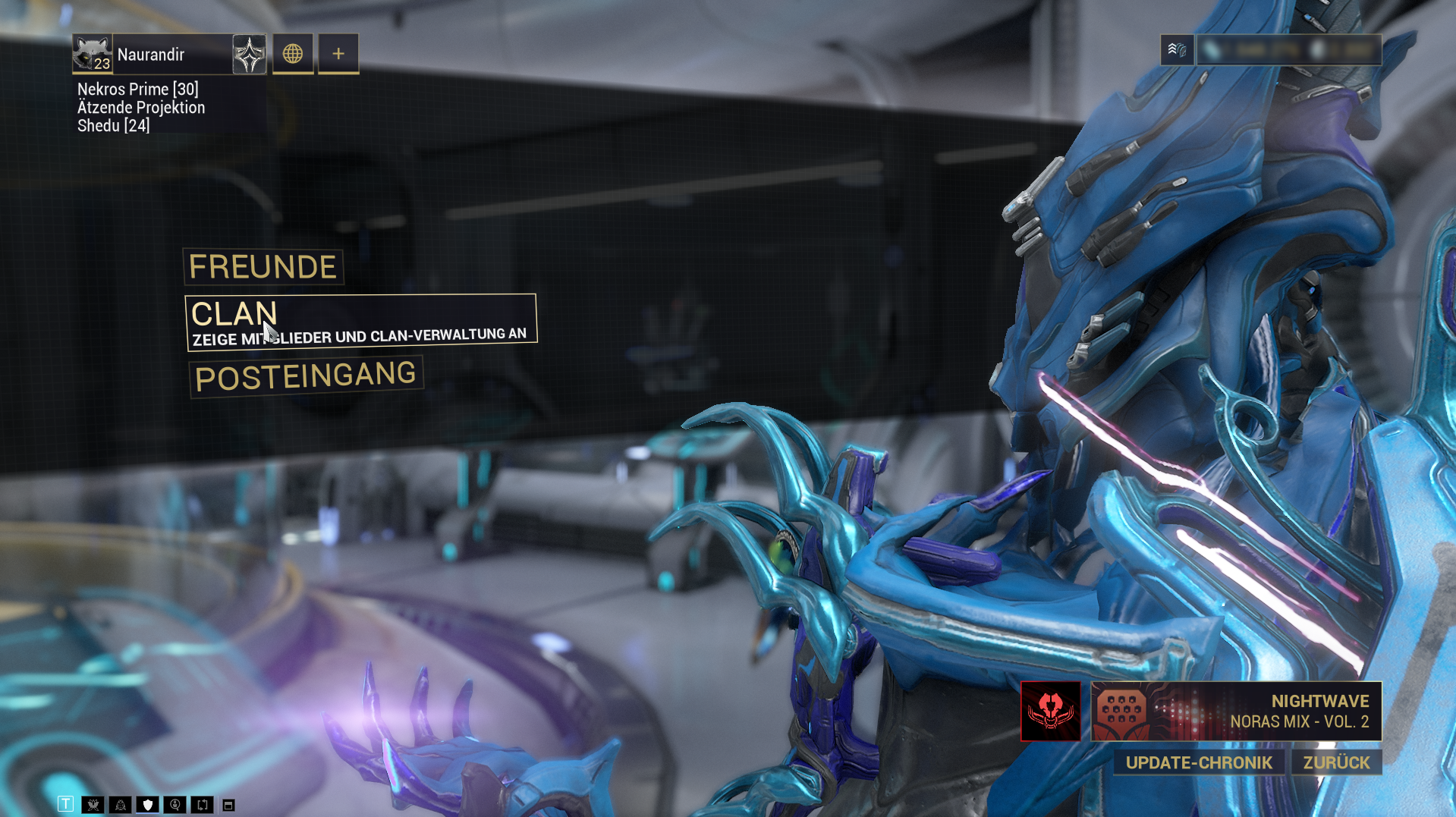The height and width of the screenshot is (817, 1456).
Task: Click the glyph emblem beside Naurandir
Action: 249,55
